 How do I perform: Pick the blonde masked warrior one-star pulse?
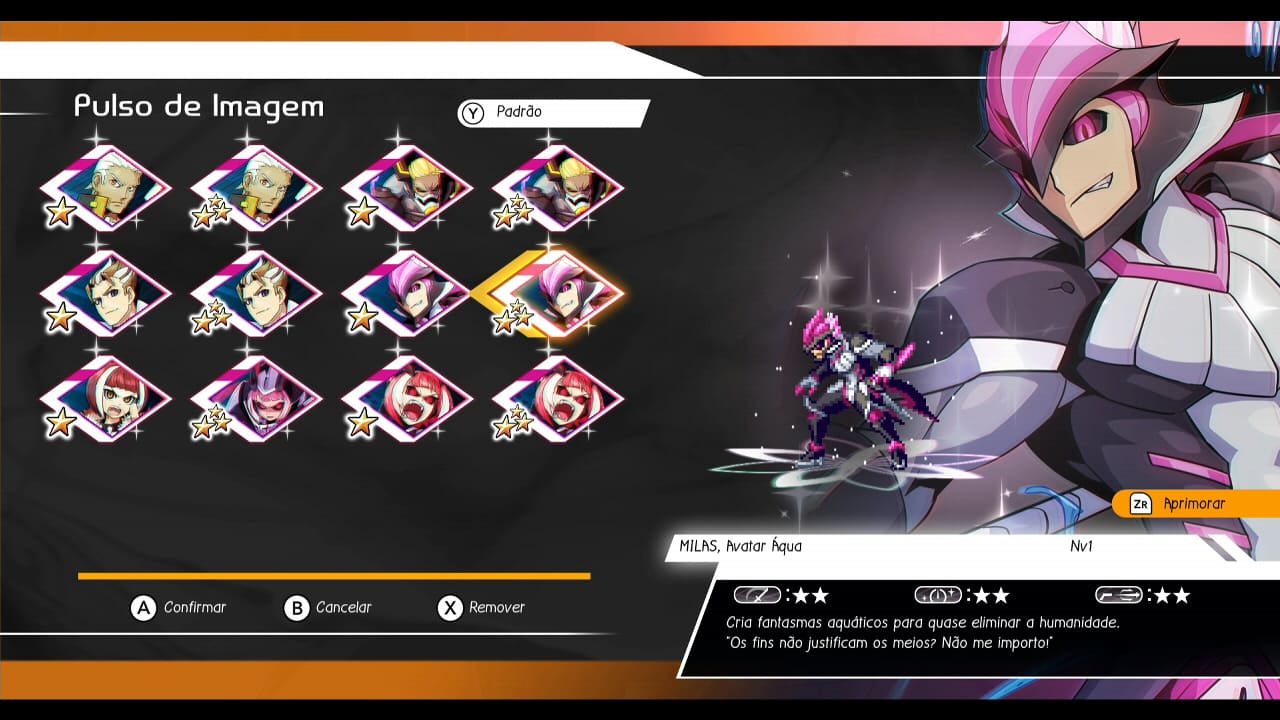pos(408,188)
